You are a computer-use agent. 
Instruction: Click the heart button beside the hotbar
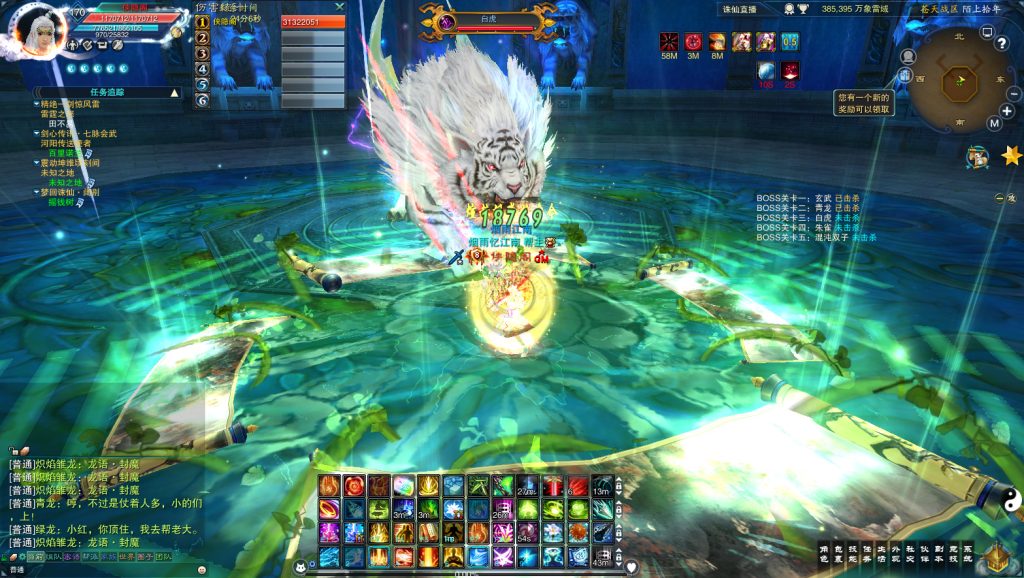point(632,567)
